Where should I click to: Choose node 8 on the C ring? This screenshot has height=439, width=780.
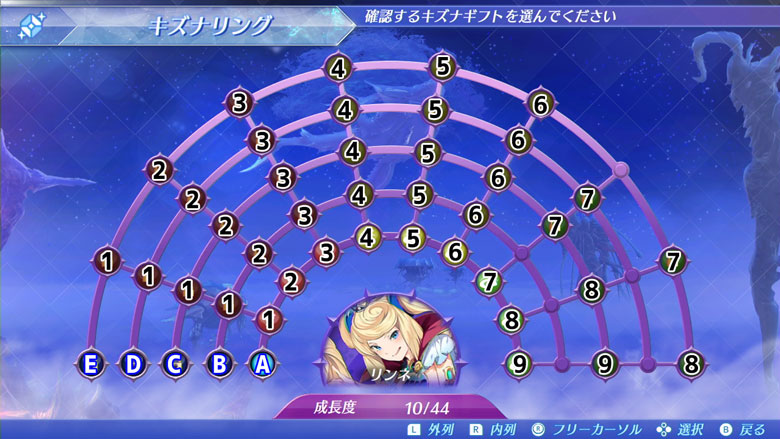(591, 291)
